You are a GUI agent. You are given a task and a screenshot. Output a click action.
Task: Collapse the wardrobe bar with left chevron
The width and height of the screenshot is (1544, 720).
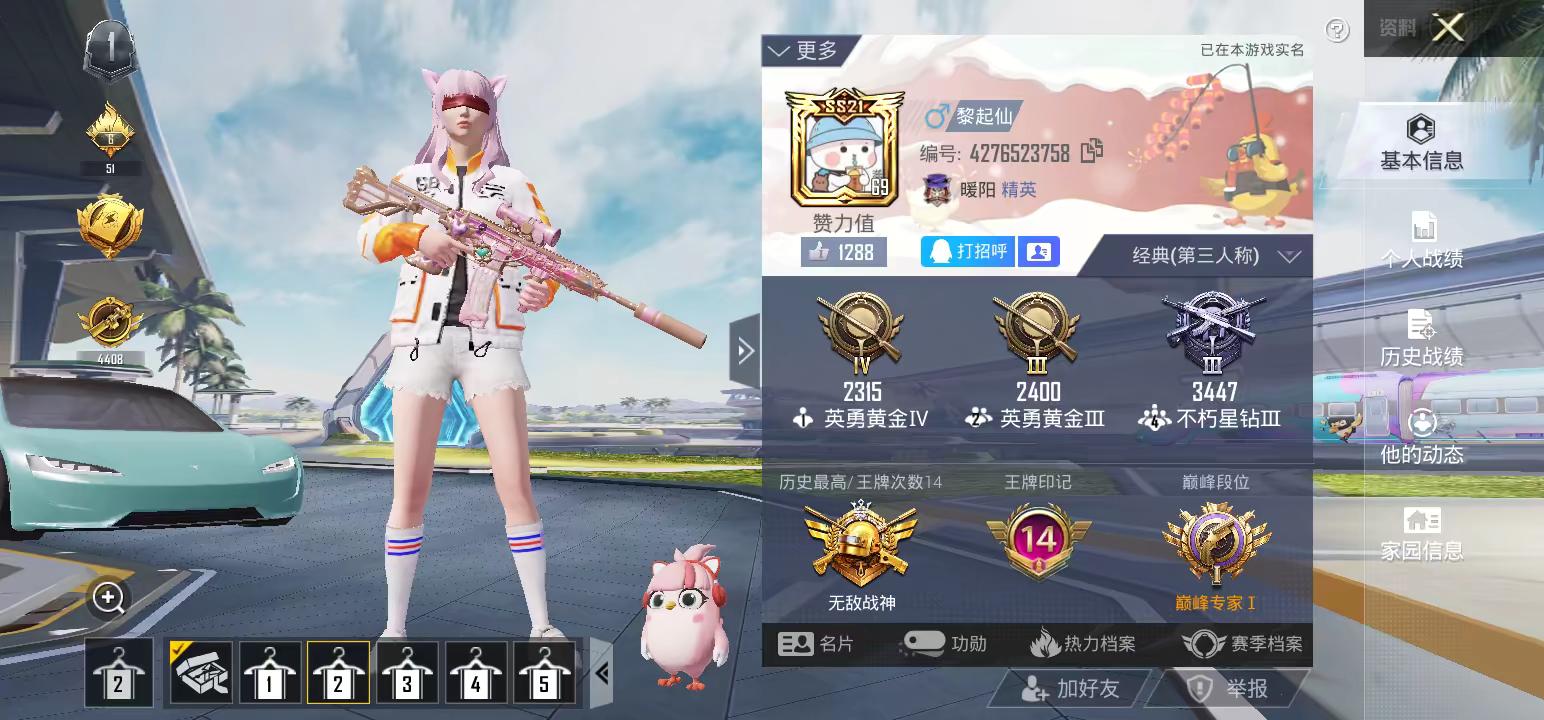tap(600, 673)
